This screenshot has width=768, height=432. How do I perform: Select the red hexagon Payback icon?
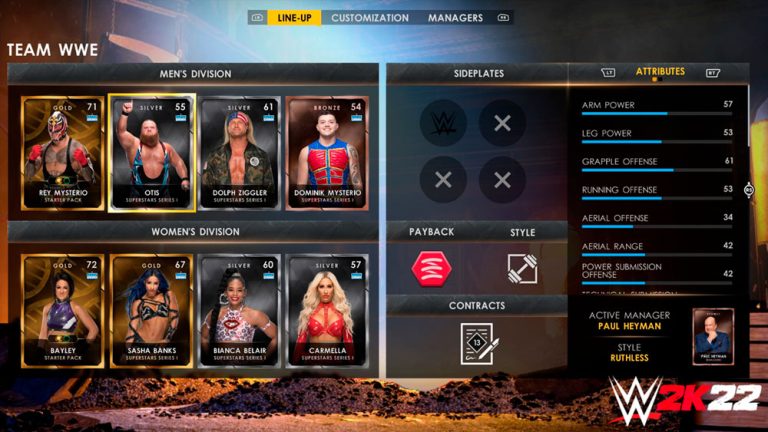click(x=432, y=267)
